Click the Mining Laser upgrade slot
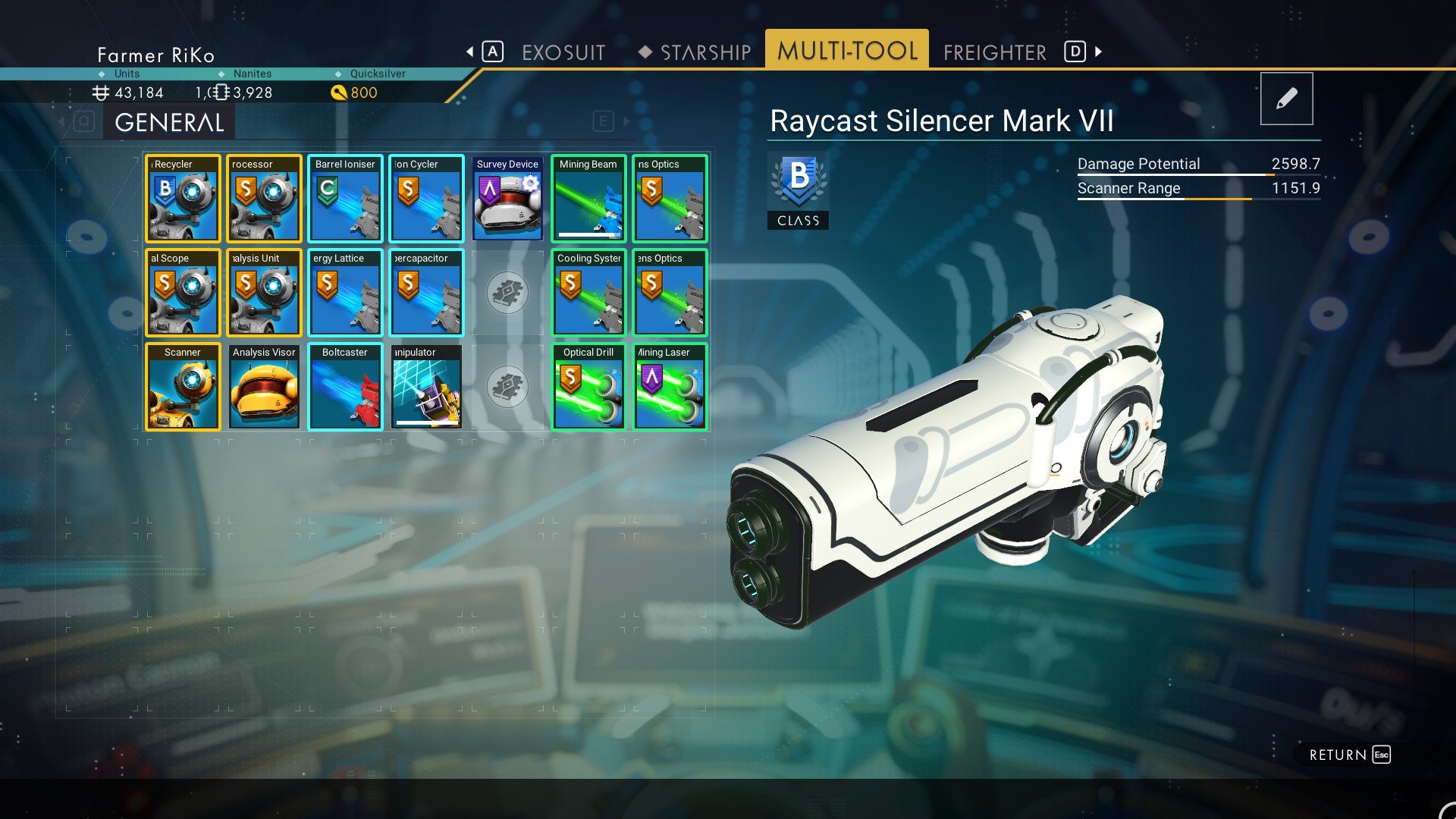This screenshot has width=1456, height=819. coord(670,387)
